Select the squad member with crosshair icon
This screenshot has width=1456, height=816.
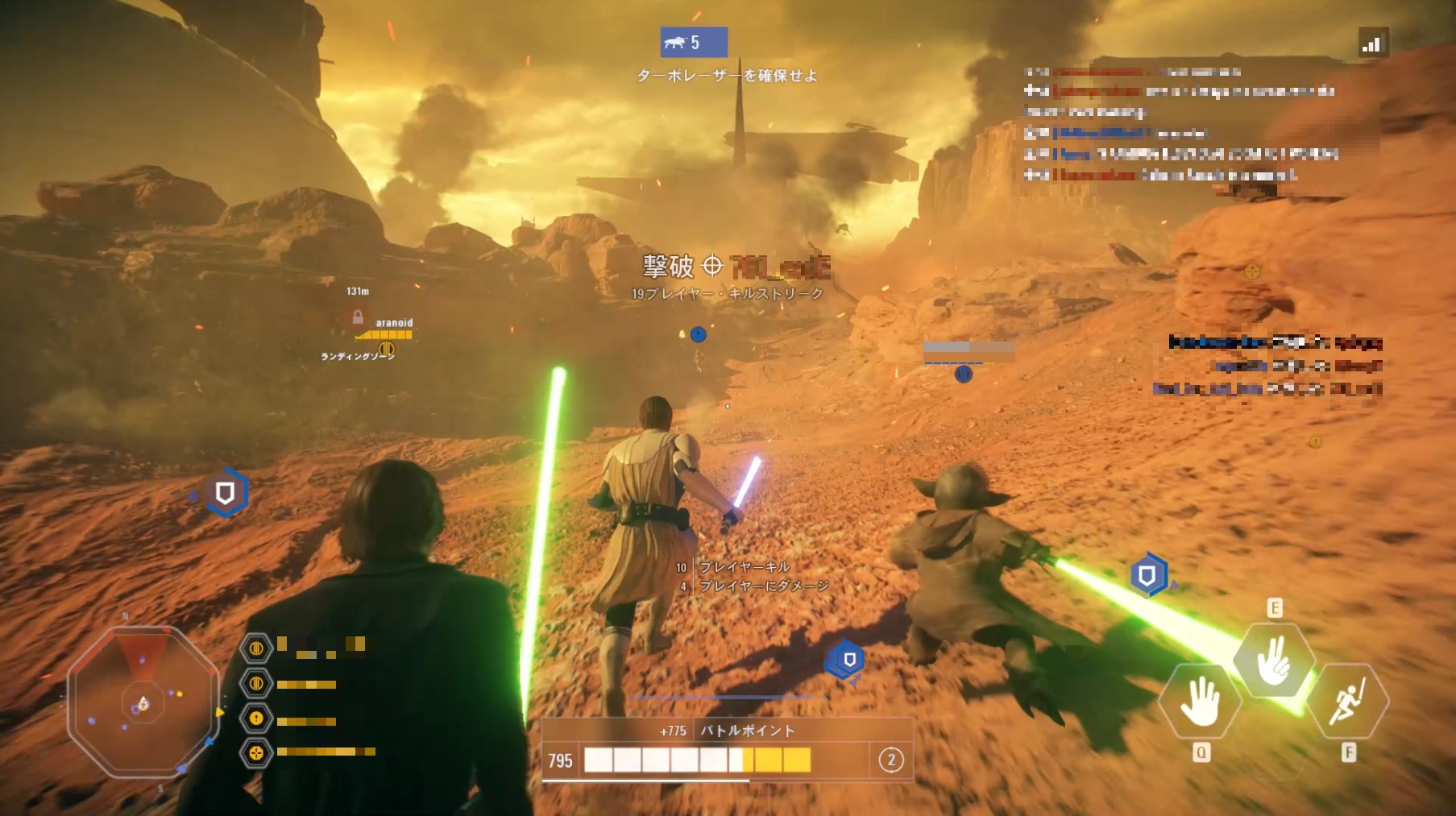coord(256,753)
